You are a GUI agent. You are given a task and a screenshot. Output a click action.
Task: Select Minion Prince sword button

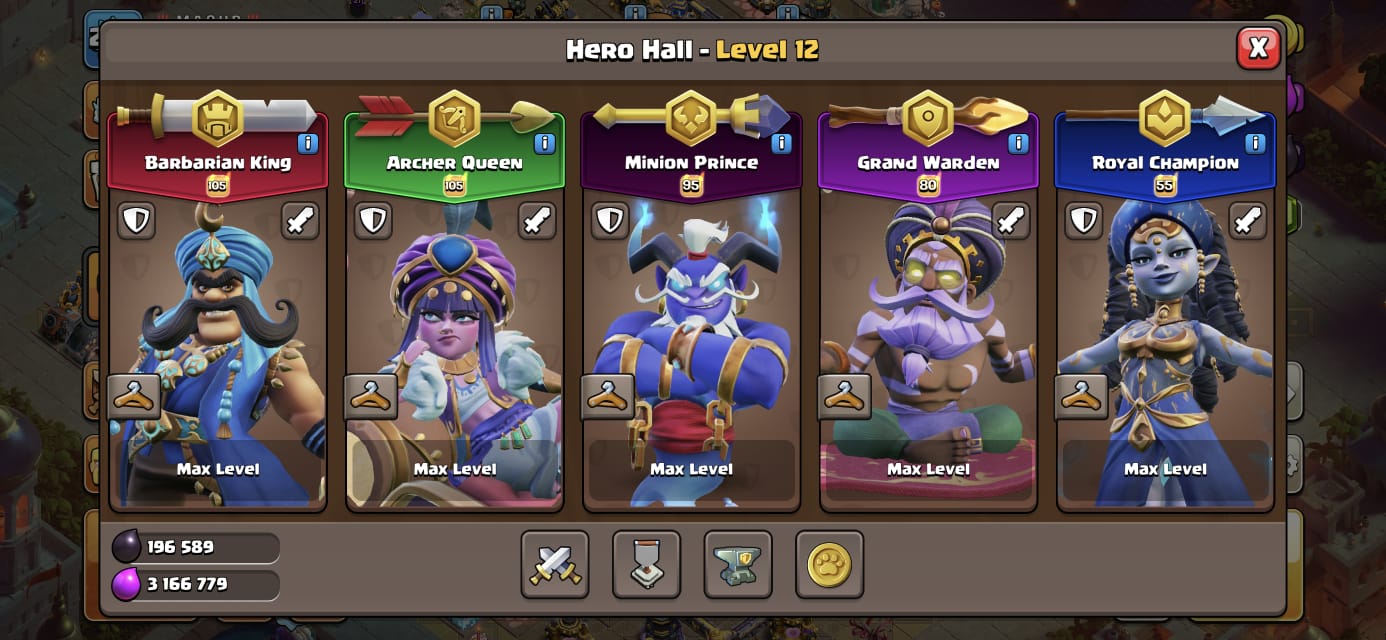tap(773, 221)
